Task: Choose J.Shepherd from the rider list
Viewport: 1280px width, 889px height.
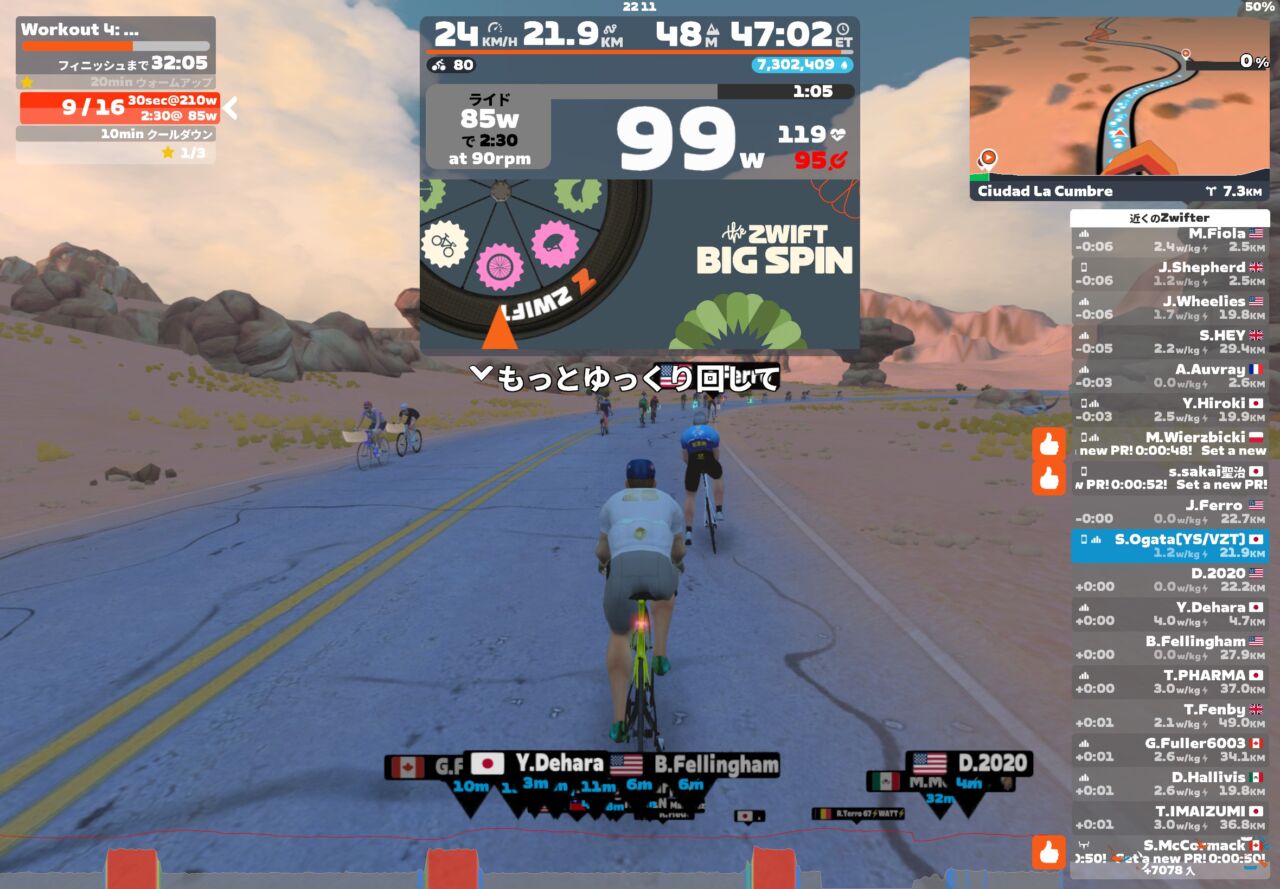Action: (1169, 274)
